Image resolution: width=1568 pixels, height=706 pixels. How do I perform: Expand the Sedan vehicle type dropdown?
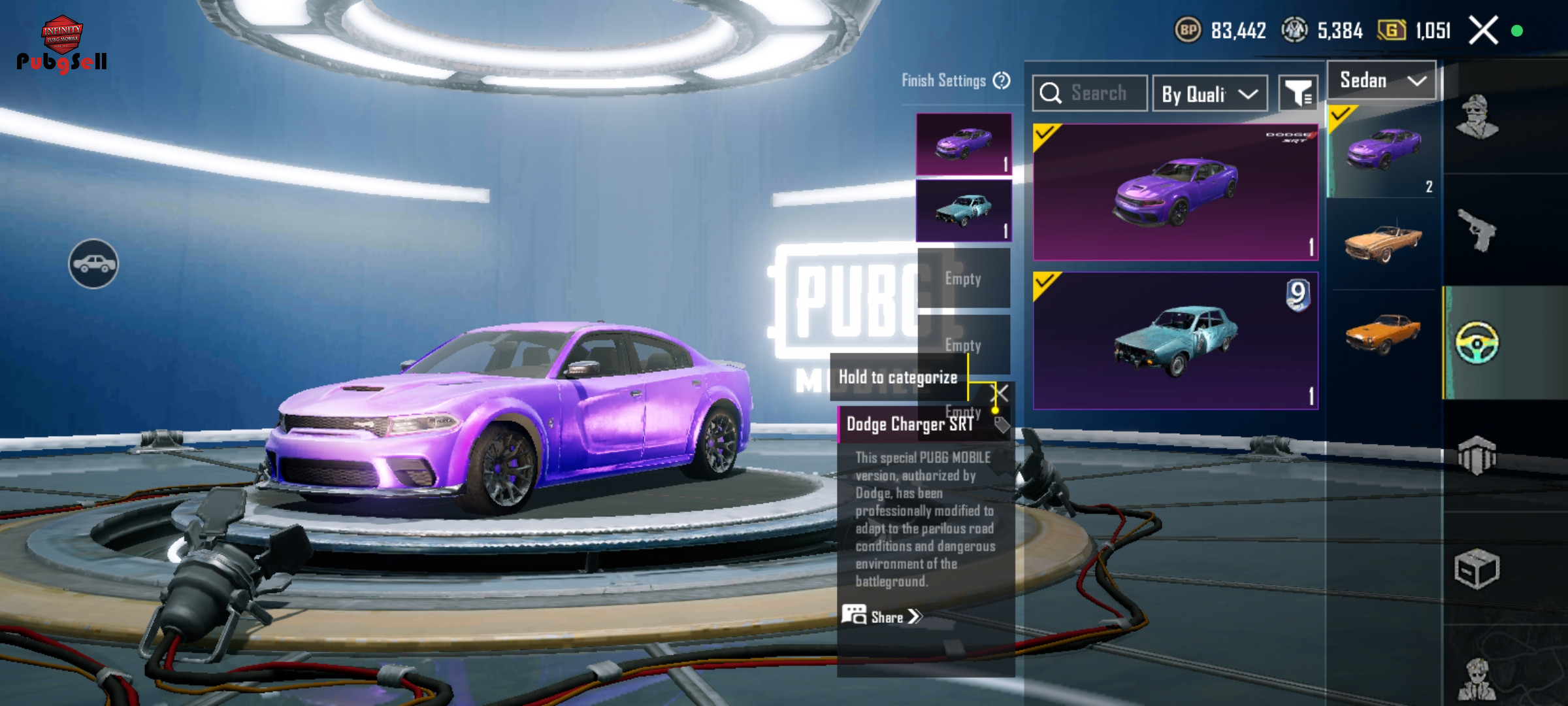tap(1381, 81)
